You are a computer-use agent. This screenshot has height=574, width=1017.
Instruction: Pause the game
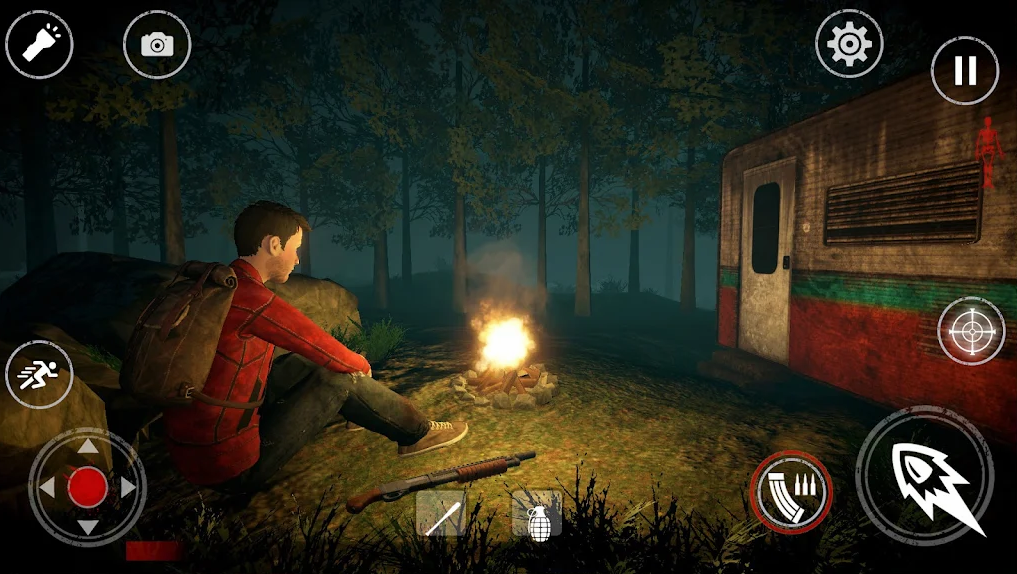[x=965, y=70]
